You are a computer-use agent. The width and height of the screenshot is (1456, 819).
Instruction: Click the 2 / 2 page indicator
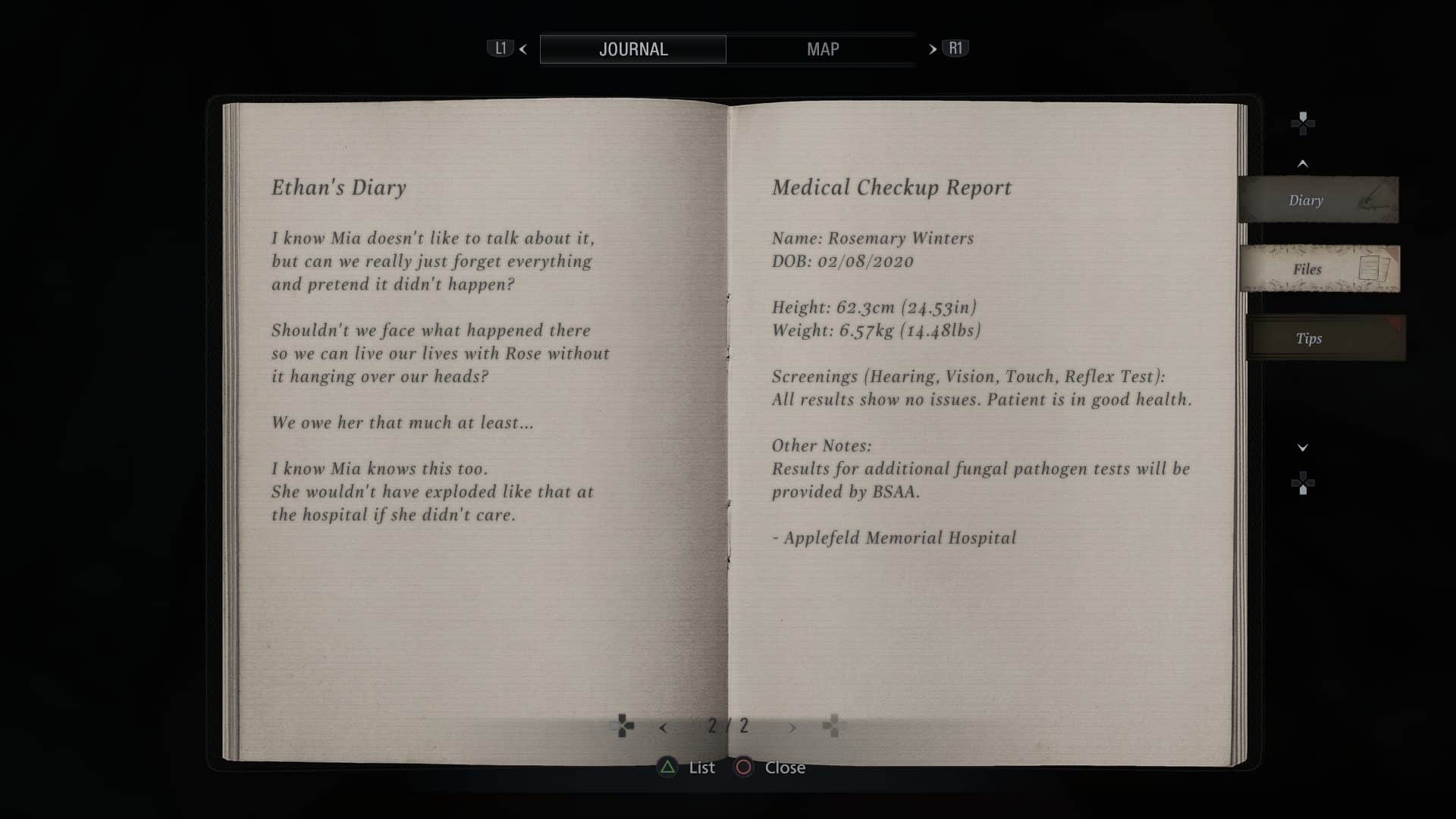tap(728, 726)
